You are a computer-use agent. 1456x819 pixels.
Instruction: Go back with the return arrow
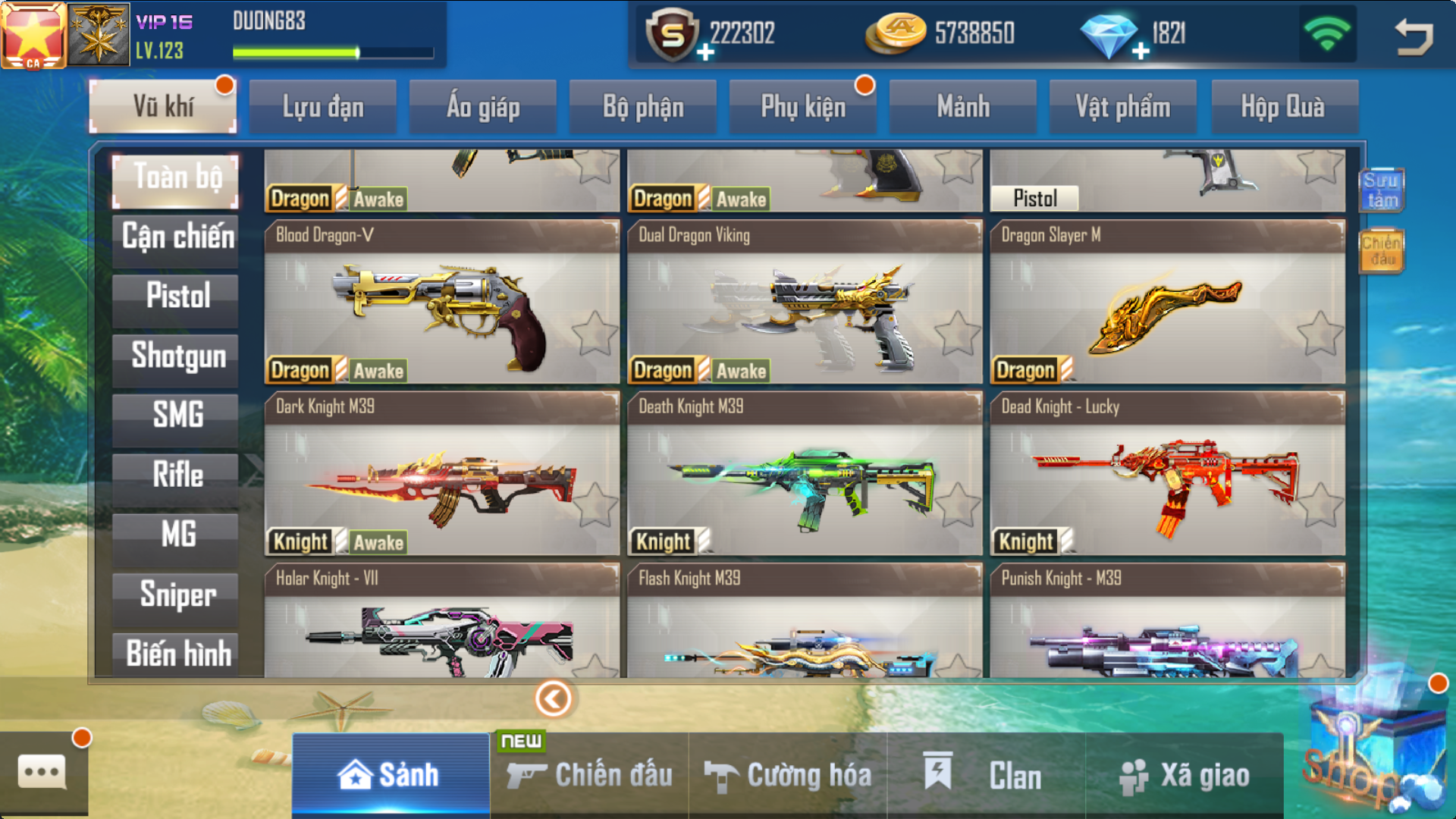(x=1413, y=36)
